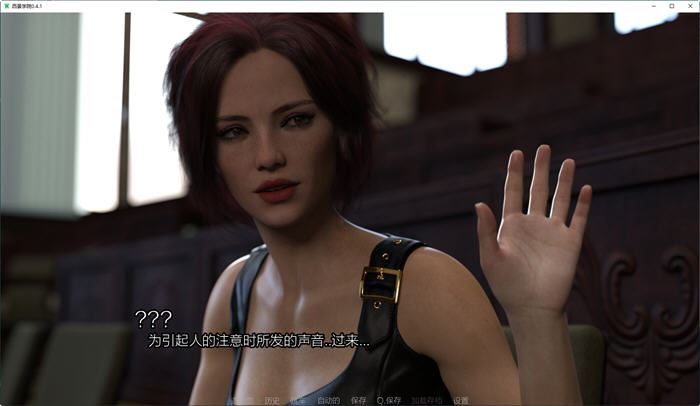Viewport: 700px width, 406px height.
Task: Toggle 自动的 auto-advance mode
Action: 328,400
